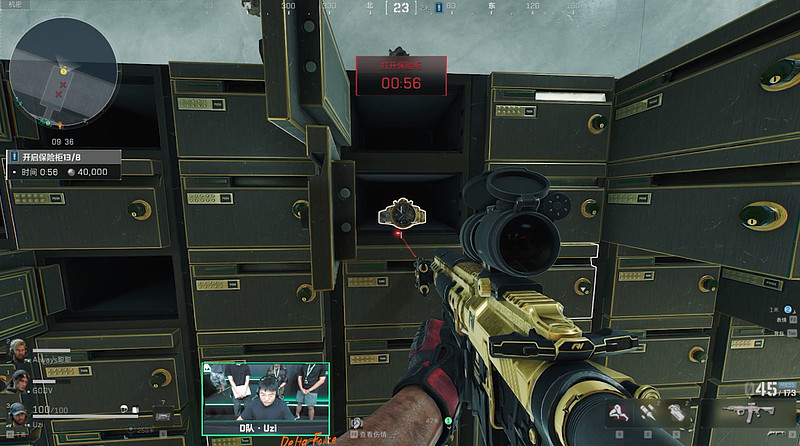The height and width of the screenshot is (446, 800).
Task: Select the grenade item icon
Action: click(673, 412)
